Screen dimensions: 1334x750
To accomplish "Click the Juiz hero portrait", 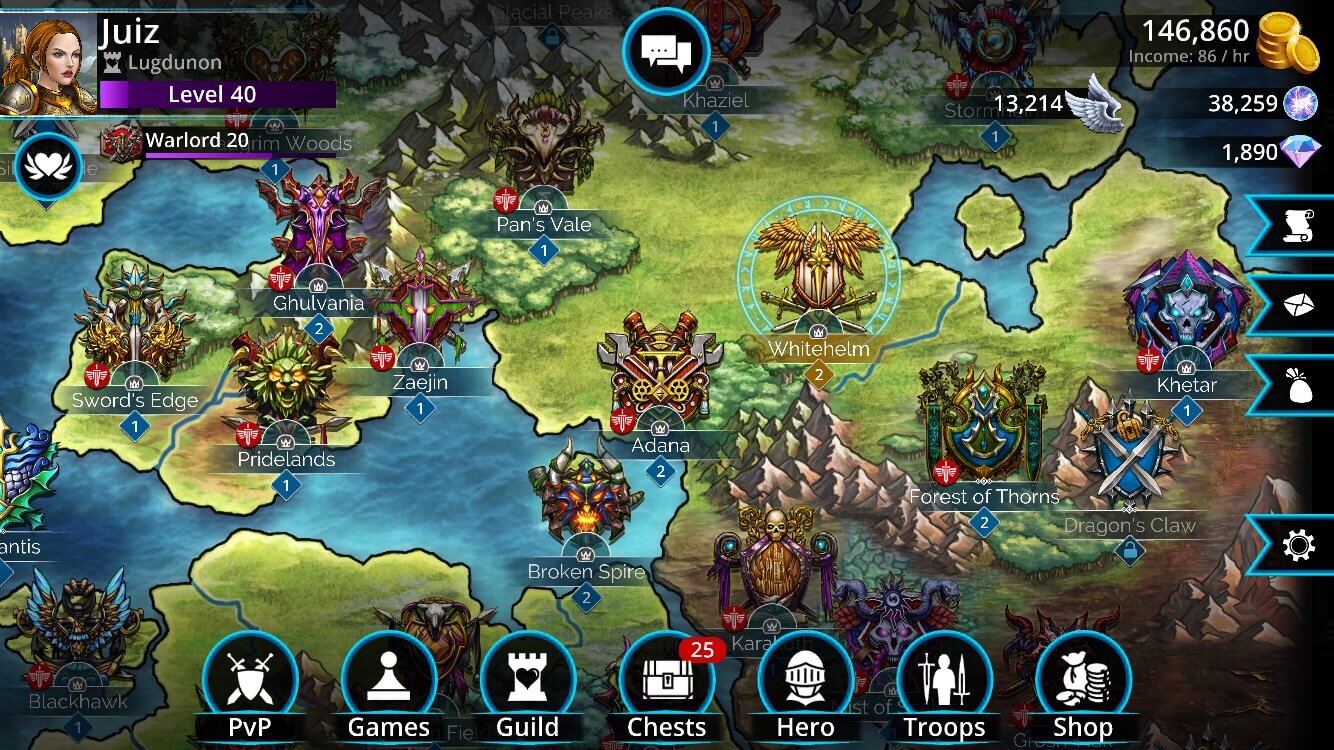I will (47, 62).
